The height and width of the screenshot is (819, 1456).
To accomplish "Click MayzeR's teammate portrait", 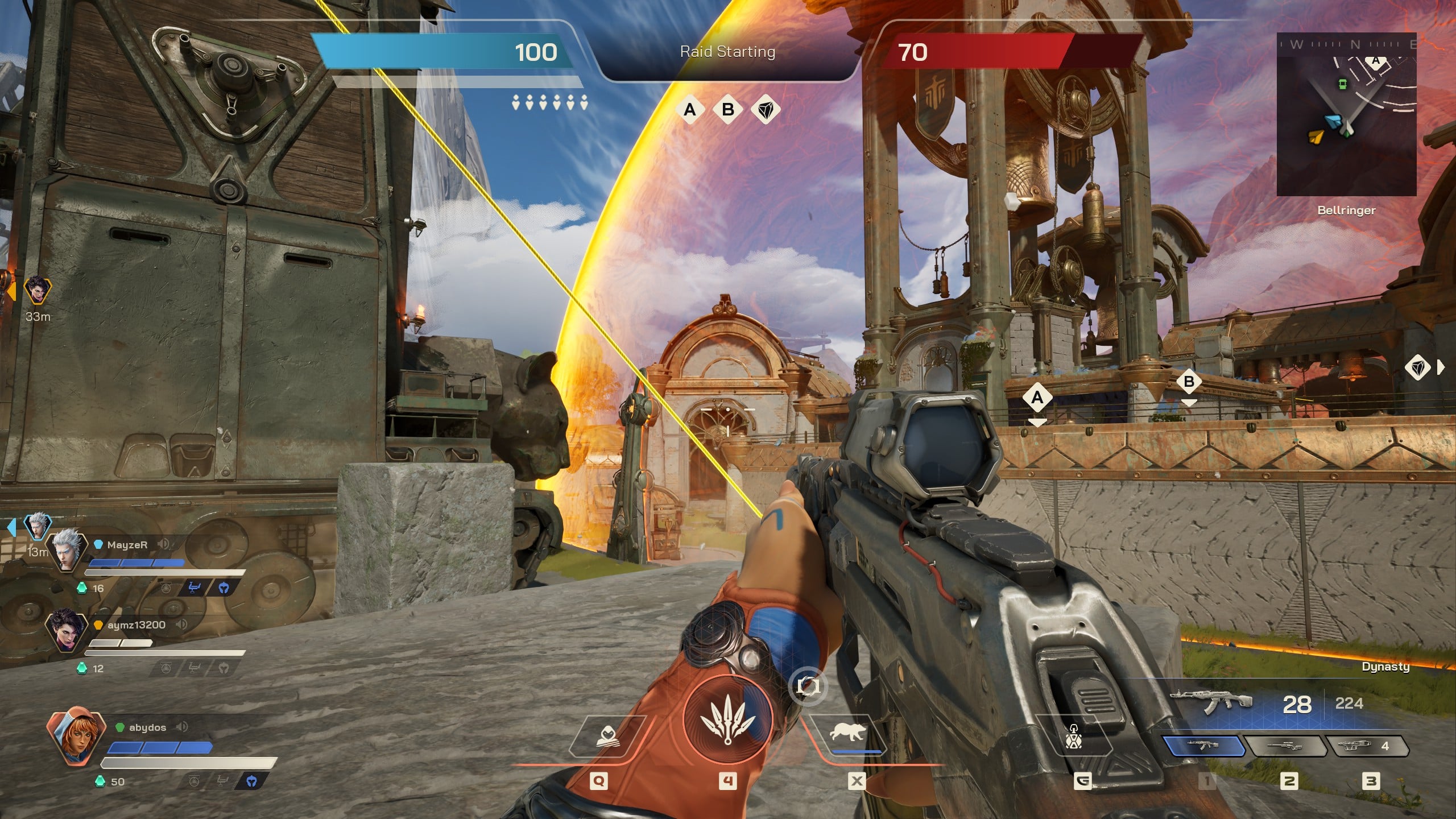I will tap(67, 549).
